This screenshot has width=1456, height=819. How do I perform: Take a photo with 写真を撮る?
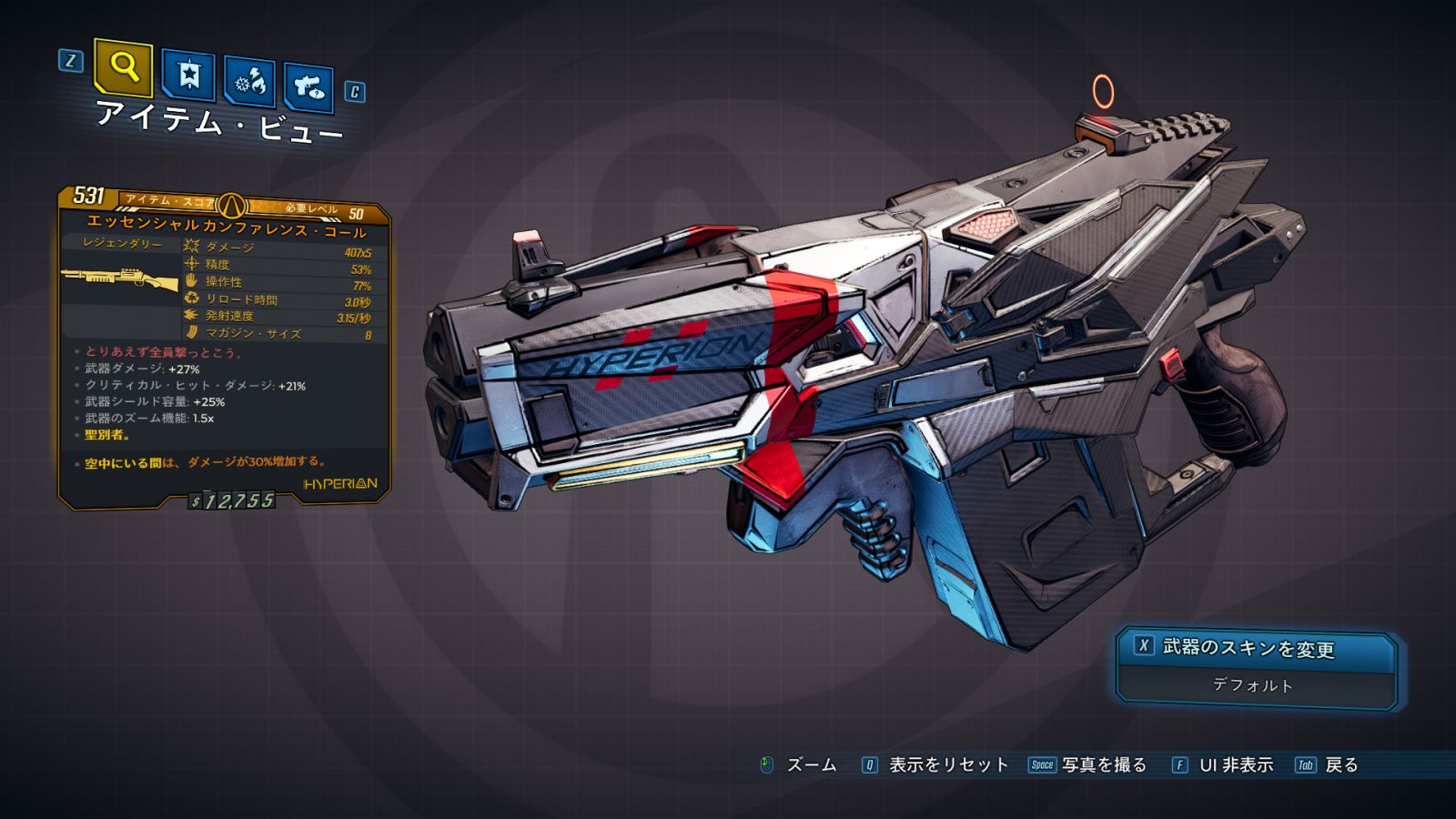(1103, 765)
